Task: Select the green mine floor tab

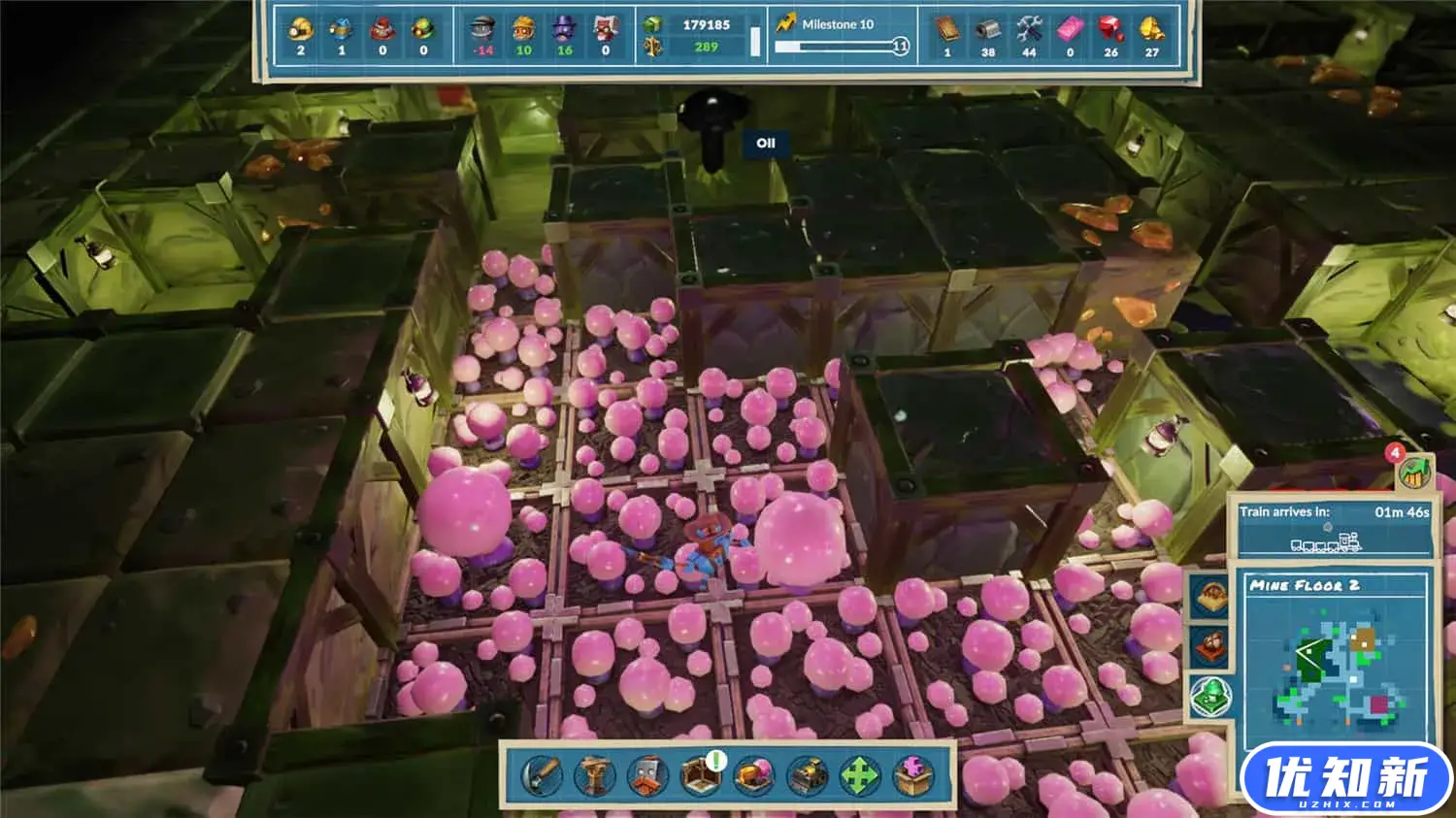Action: pos(1210,696)
